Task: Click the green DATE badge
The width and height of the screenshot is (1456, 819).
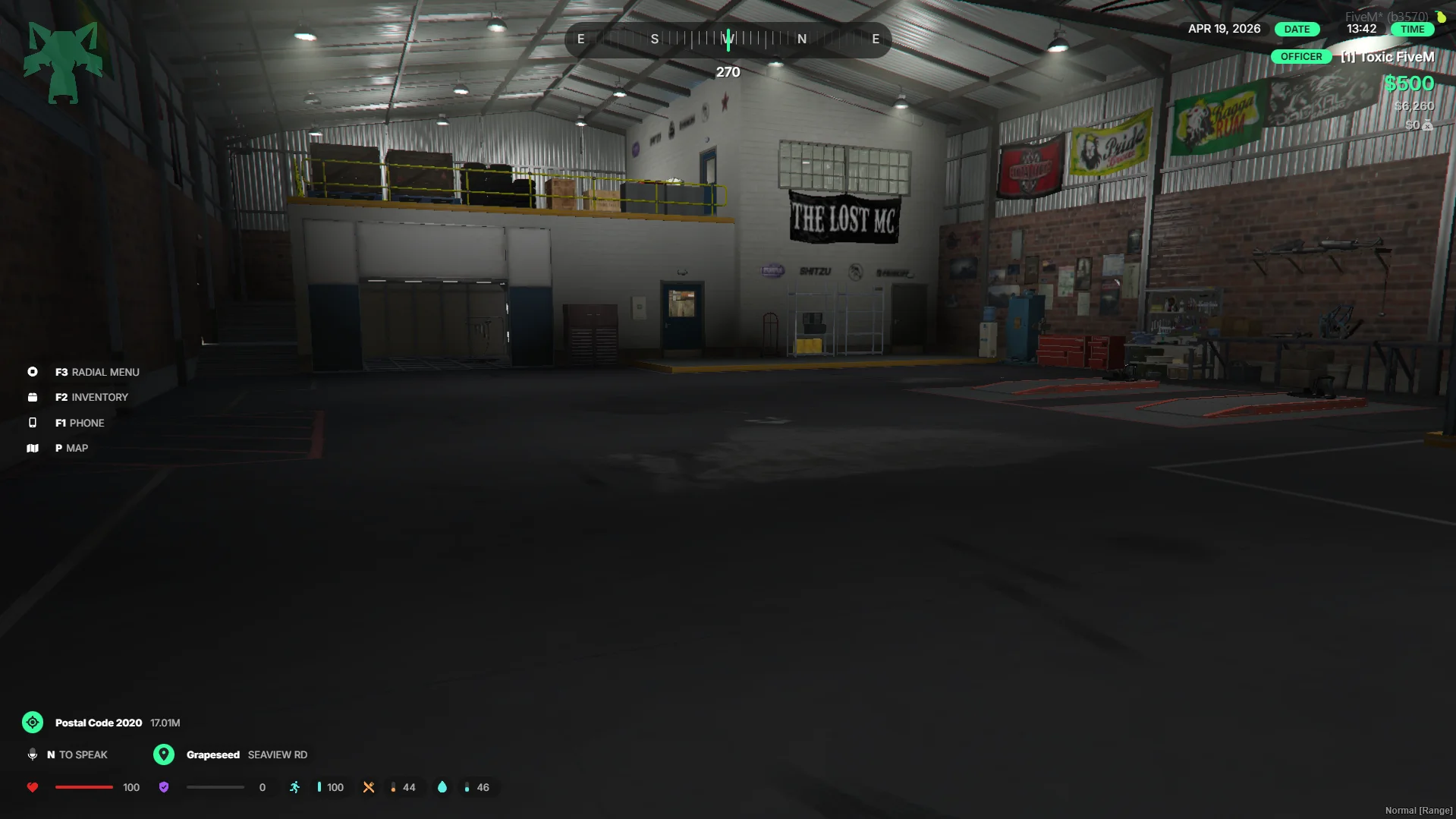Action: pyautogui.click(x=1297, y=29)
